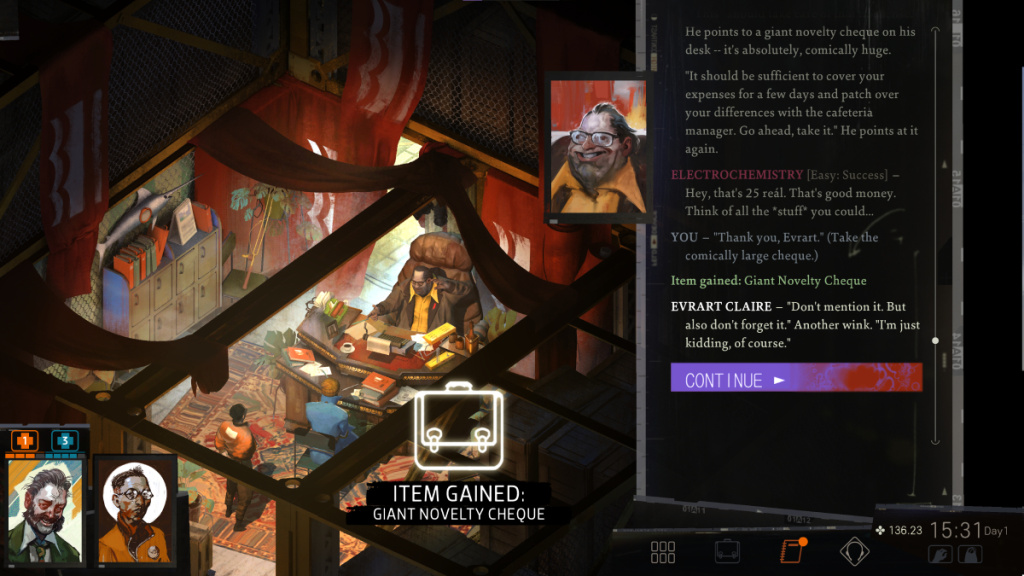
Task: Click the Continue dialogue button
Action: coord(795,378)
